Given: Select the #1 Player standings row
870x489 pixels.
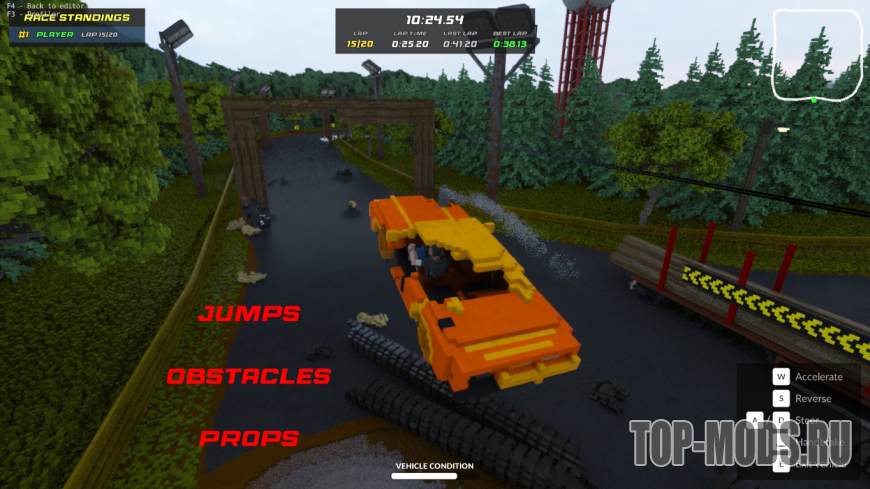Looking at the screenshot, I should (68, 34).
